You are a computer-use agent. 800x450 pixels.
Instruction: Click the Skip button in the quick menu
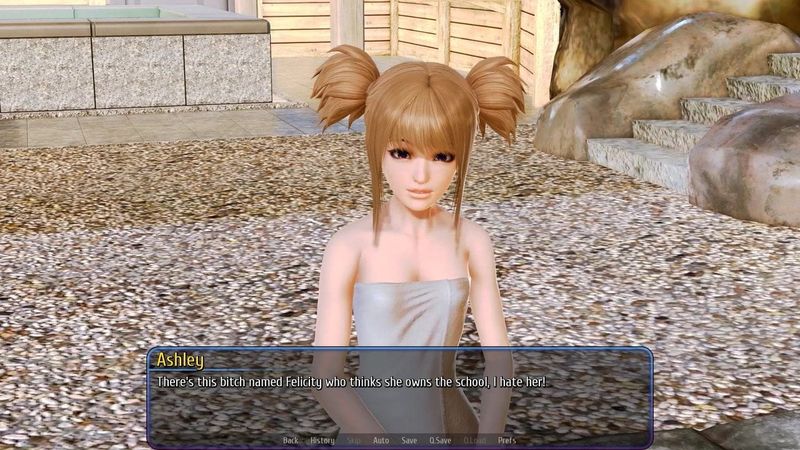354,440
